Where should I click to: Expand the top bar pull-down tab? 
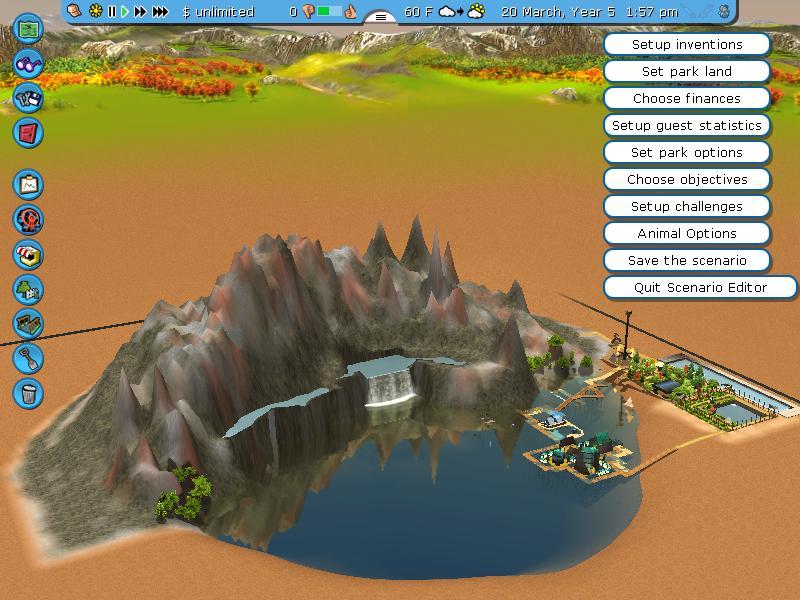(x=380, y=17)
